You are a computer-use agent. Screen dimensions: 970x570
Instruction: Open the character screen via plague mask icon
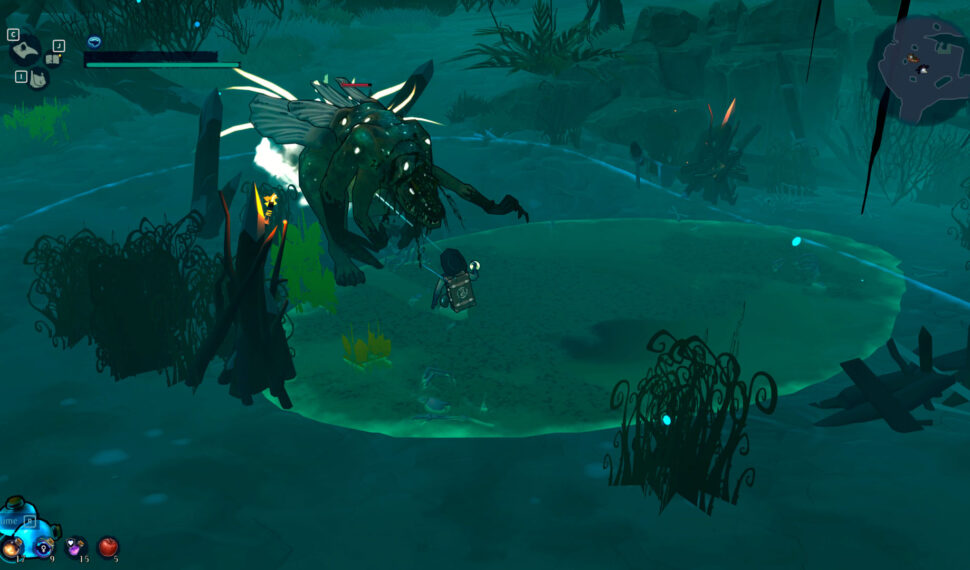click(24, 51)
